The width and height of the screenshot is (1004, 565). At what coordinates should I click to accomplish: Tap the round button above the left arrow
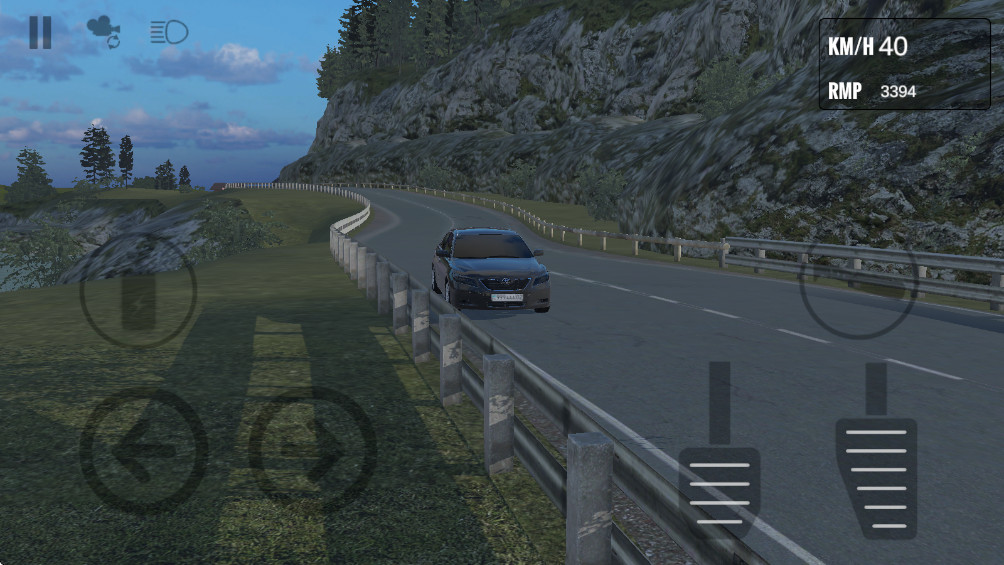[x=138, y=290]
